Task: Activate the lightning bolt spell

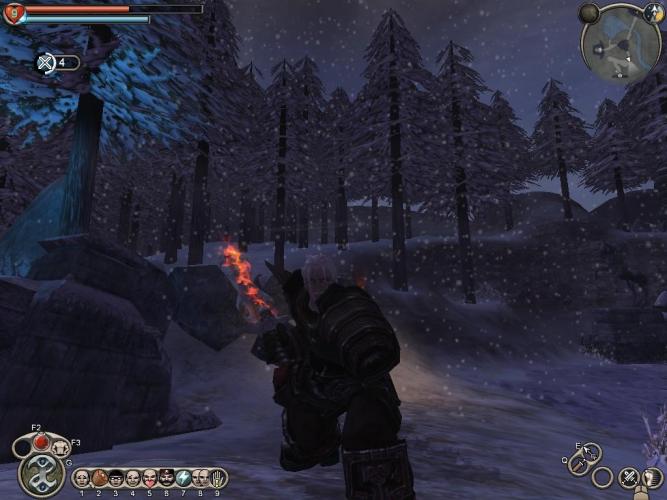Action: click(184, 478)
